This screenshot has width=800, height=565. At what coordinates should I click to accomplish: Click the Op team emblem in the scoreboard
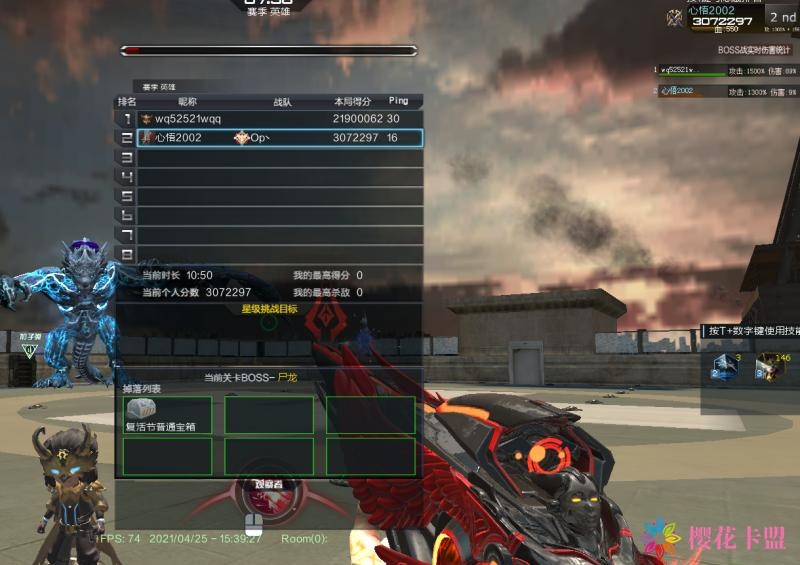coord(241,138)
